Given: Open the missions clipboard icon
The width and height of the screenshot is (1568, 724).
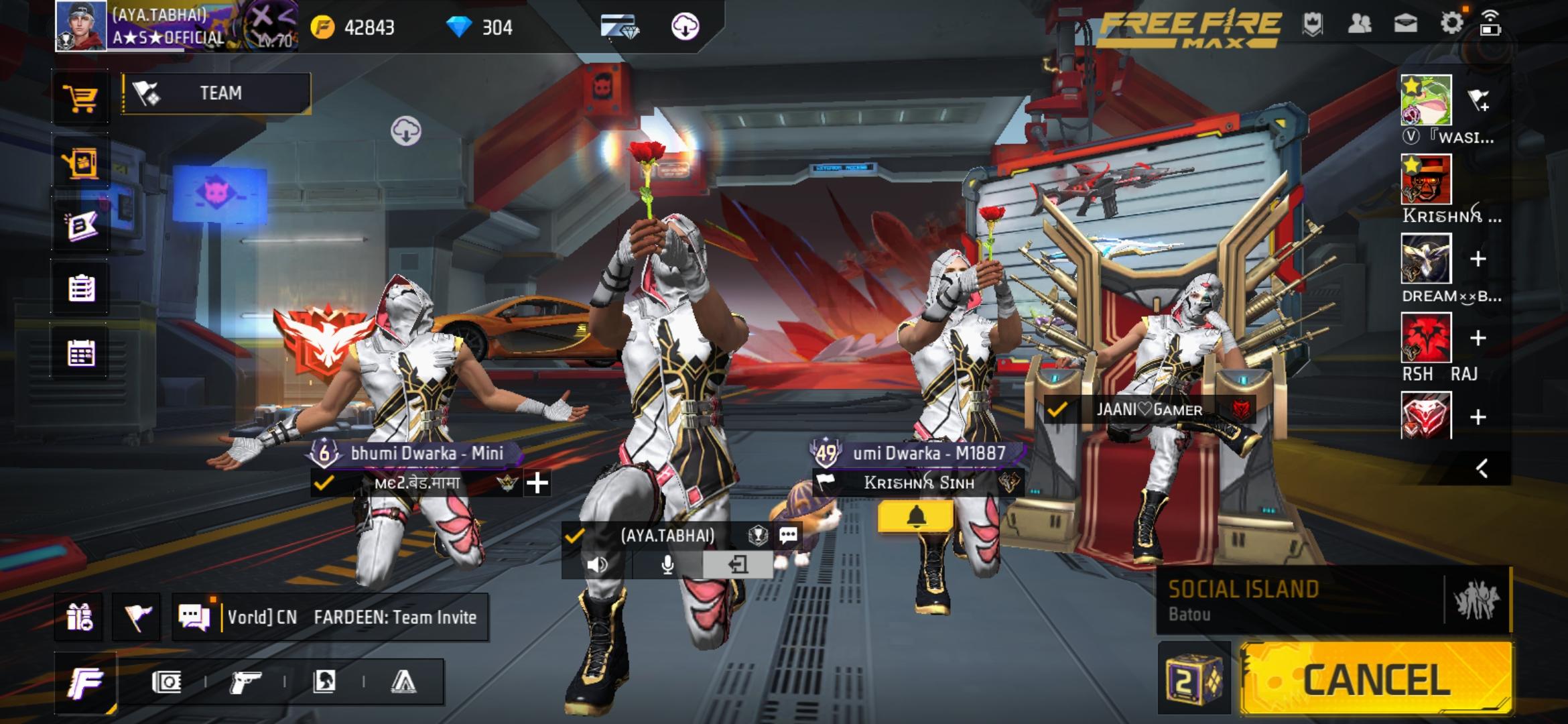Looking at the screenshot, I should pos(81,289).
